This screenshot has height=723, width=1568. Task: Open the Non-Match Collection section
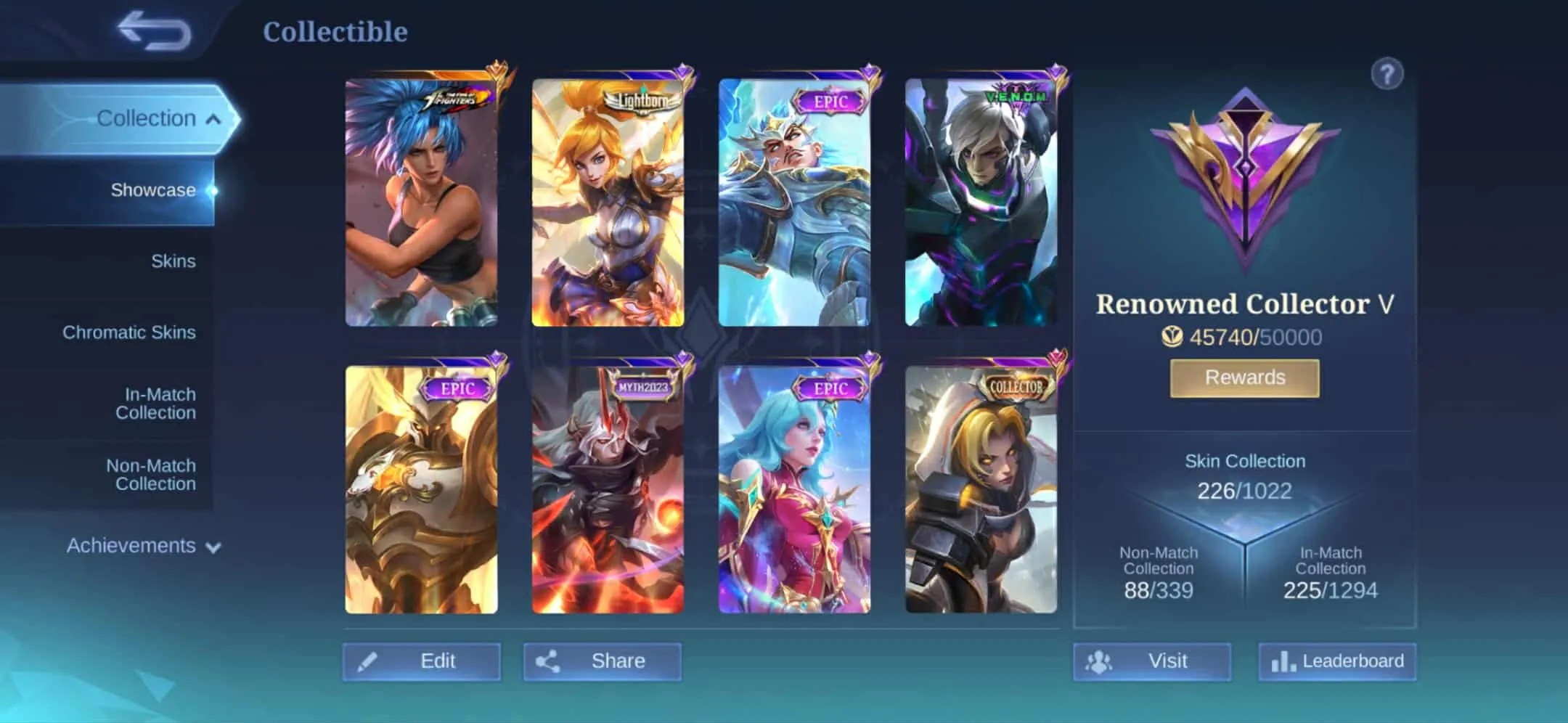coord(150,475)
